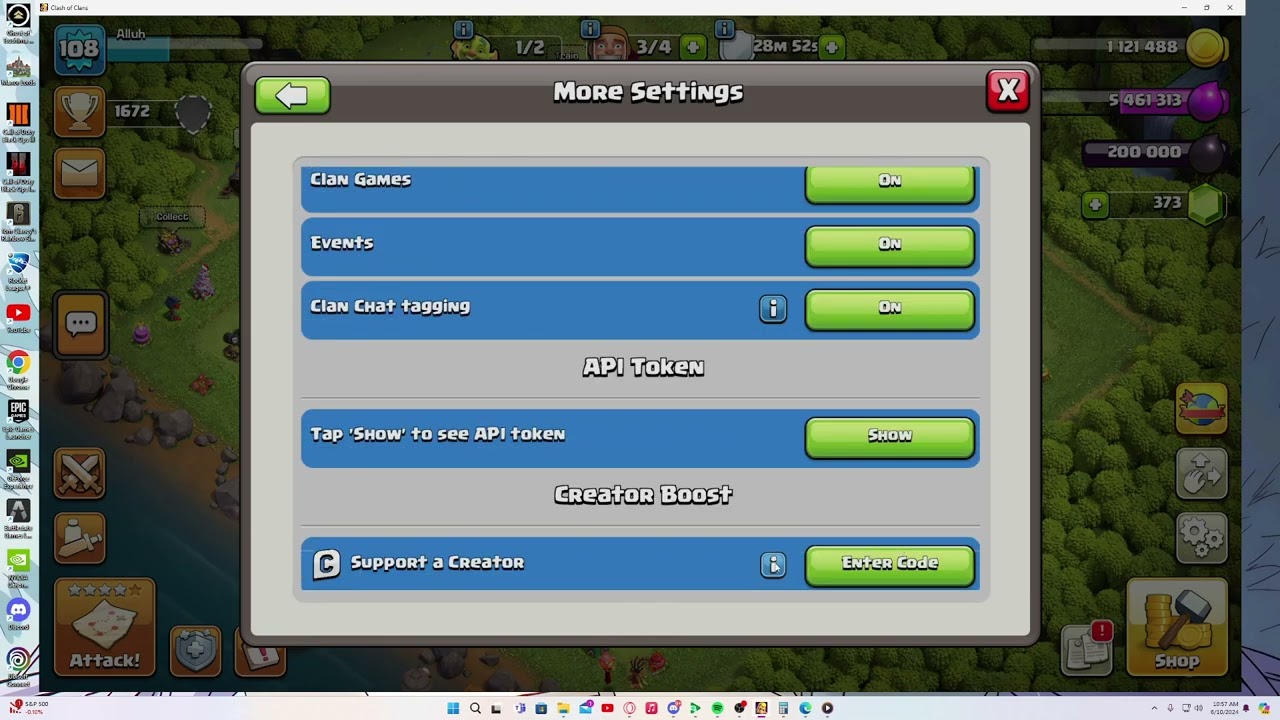Open the builder info icon near the 1/2 counter
This screenshot has width=1280, height=720.
(x=464, y=29)
